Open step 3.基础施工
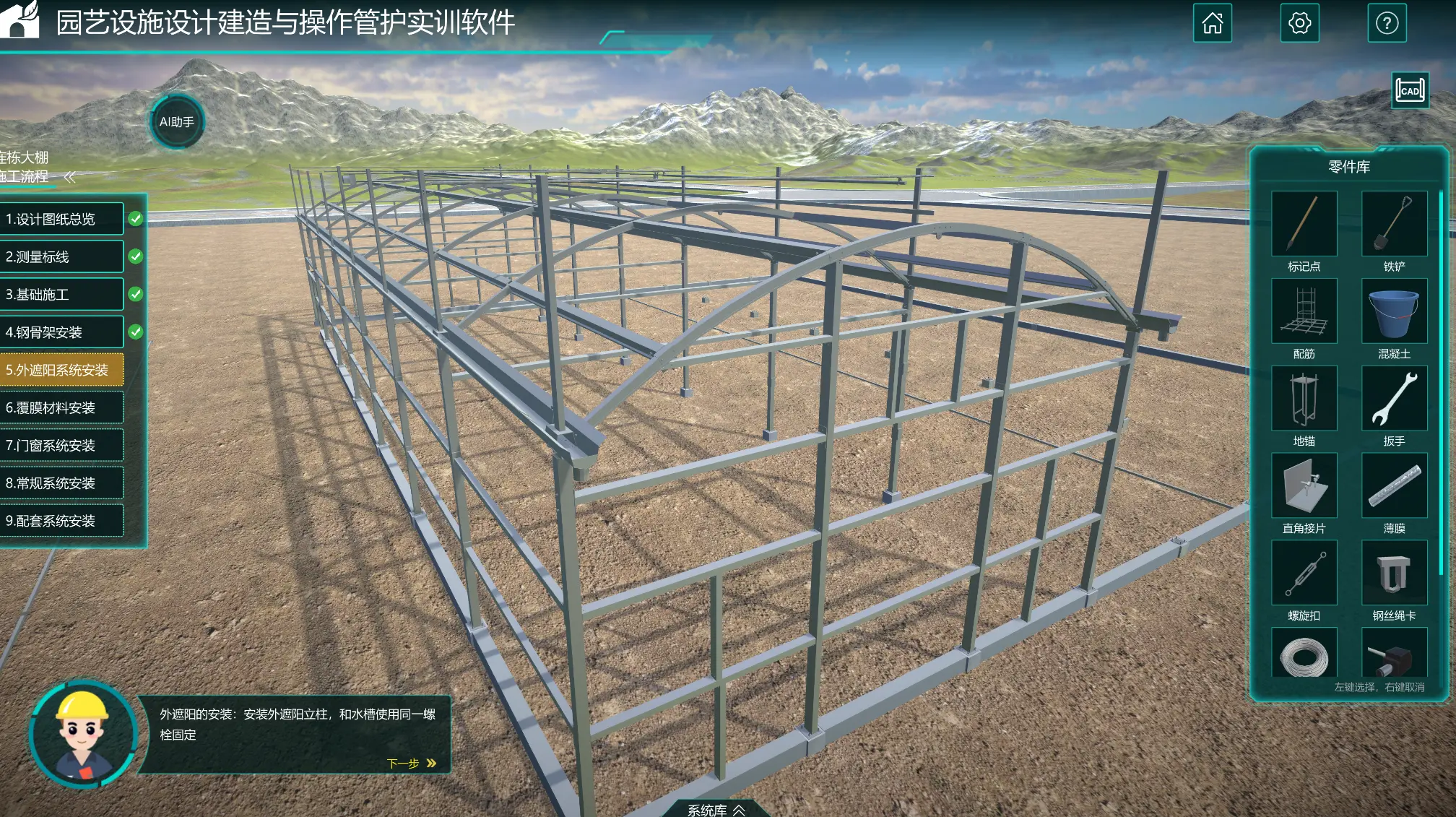 click(61, 294)
